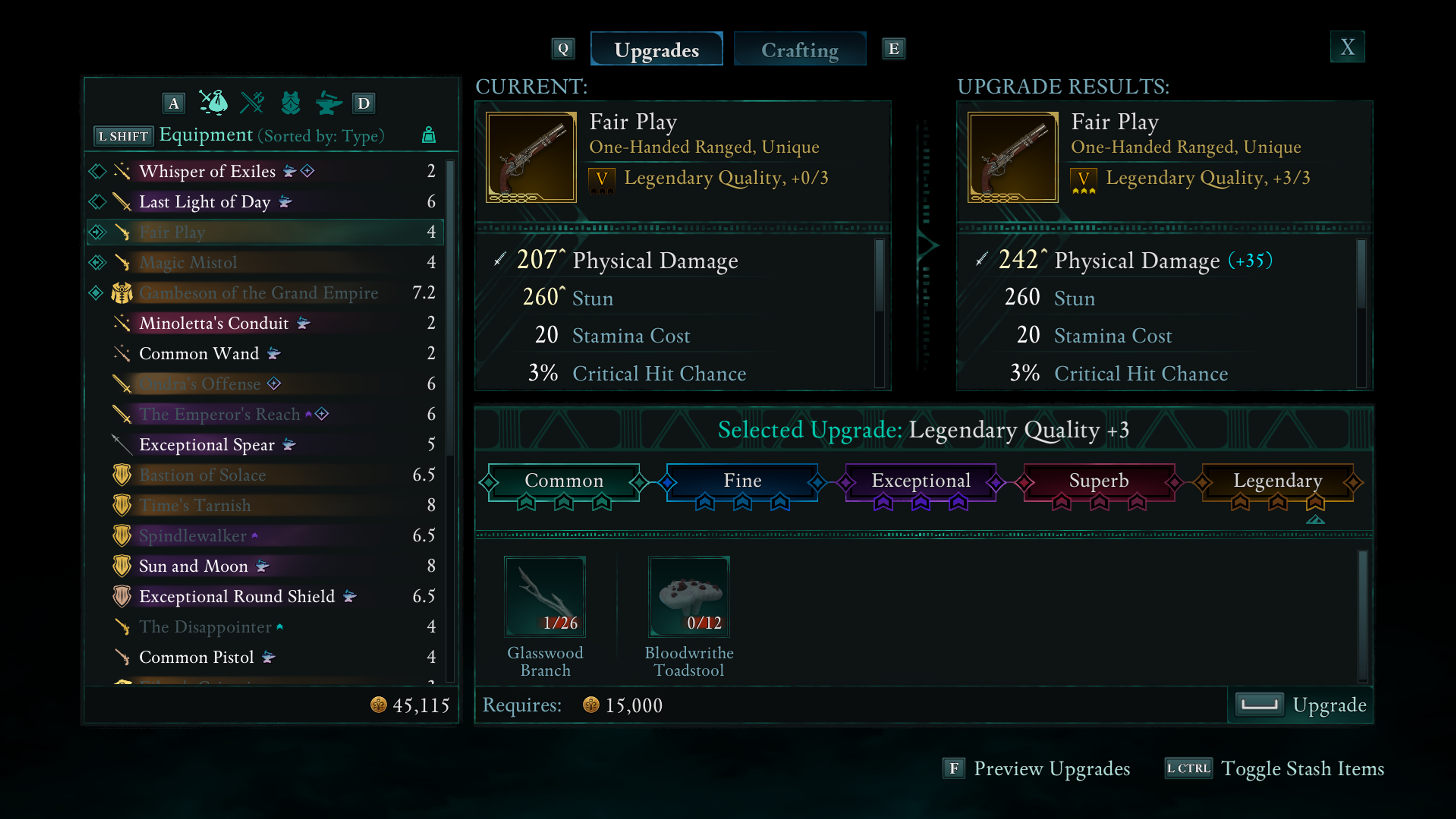Choose the Common quality tier
Image resolution: width=1456 pixels, height=819 pixels.
[x=563, y=481]
